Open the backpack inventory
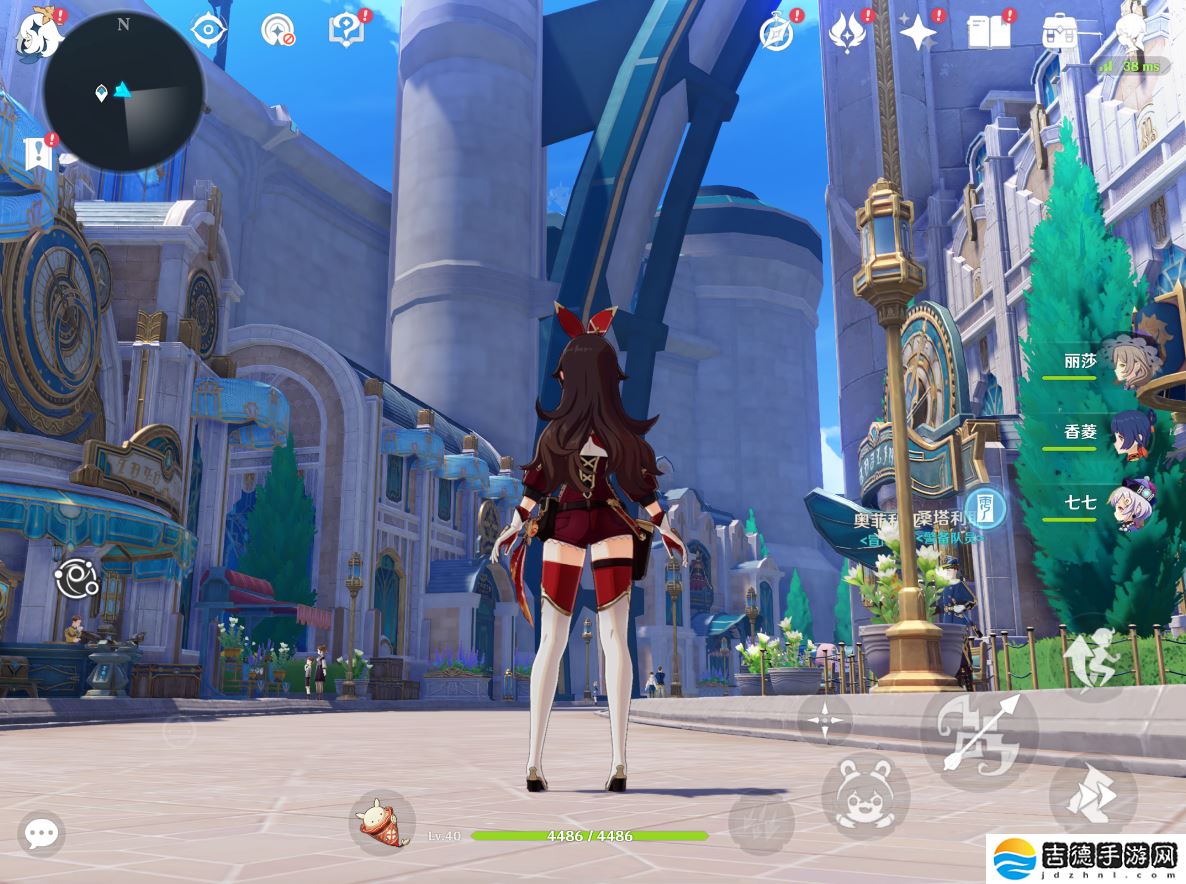Viewport: 1186px width, 884px height. 1059,32
